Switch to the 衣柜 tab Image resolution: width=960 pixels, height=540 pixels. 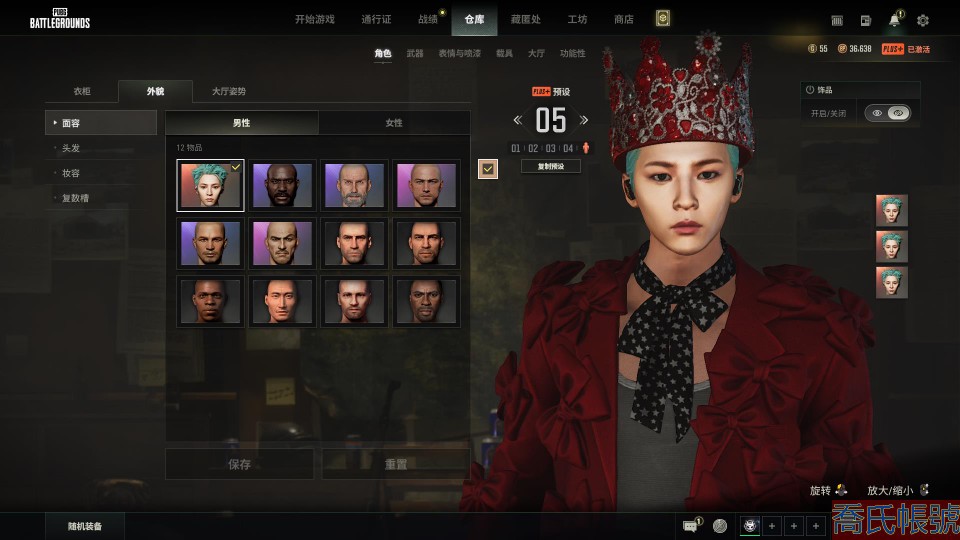(x=82, y=91)
